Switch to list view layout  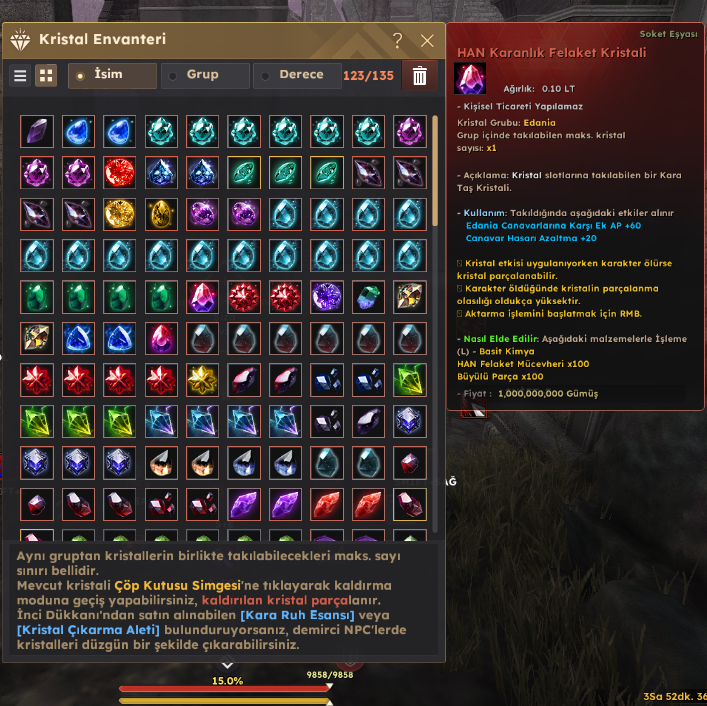click(x=20, y=76)
